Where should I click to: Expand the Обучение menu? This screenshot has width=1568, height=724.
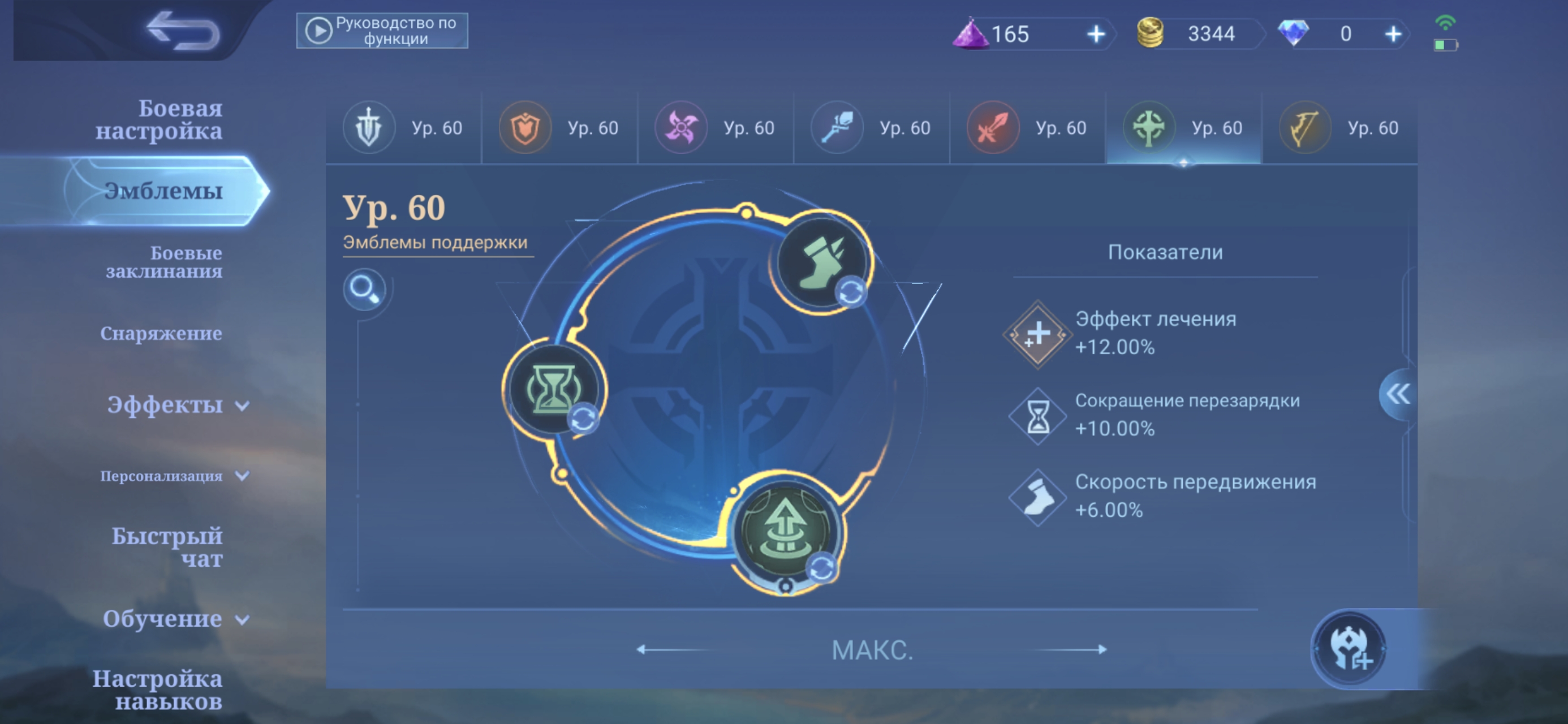pyautogui.click(x=175, y=619)
